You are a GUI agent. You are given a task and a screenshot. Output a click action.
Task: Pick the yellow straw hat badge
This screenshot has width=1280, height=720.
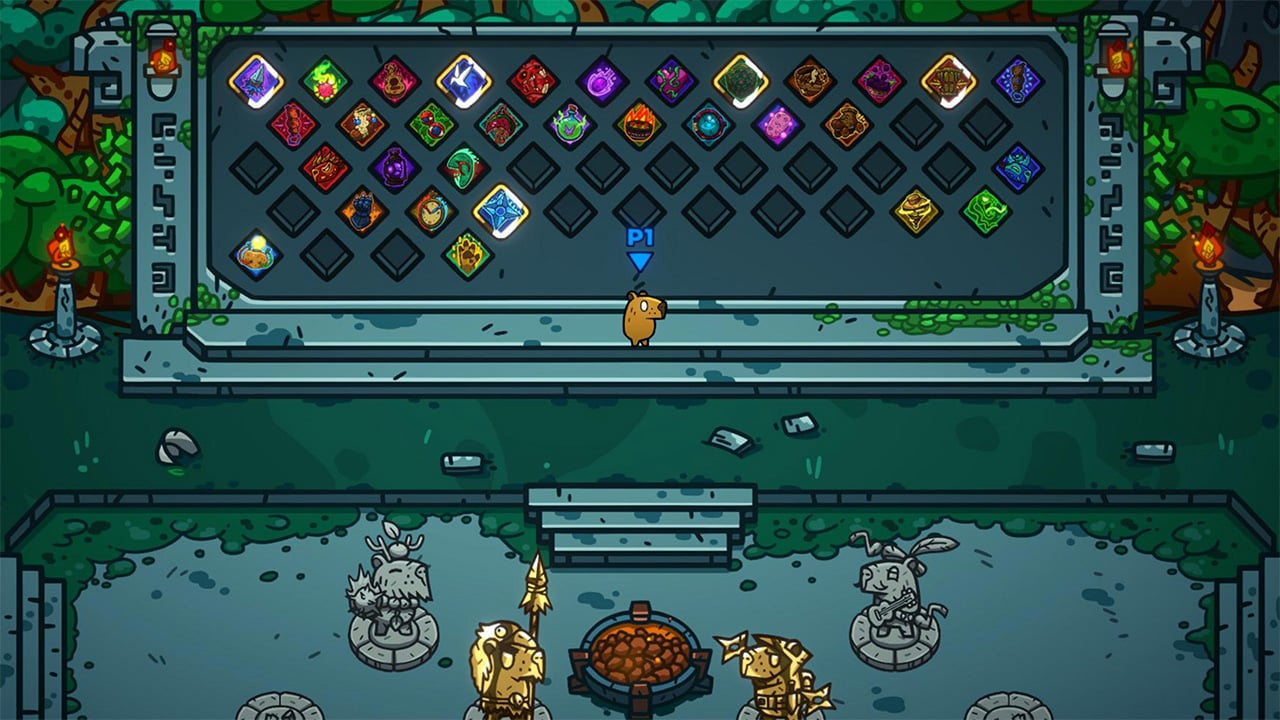point(915,210)
